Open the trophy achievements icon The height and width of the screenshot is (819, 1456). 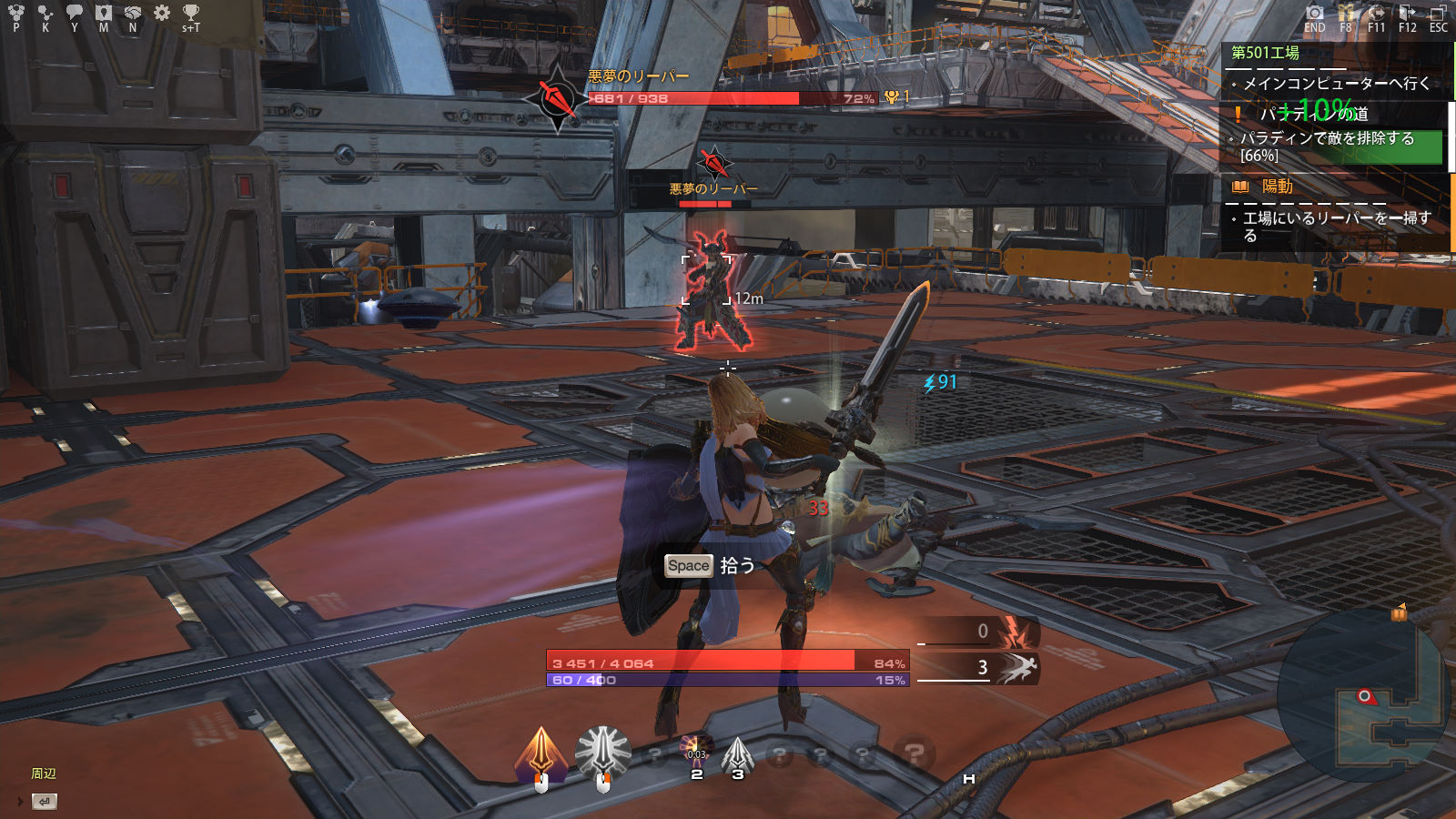190,13
